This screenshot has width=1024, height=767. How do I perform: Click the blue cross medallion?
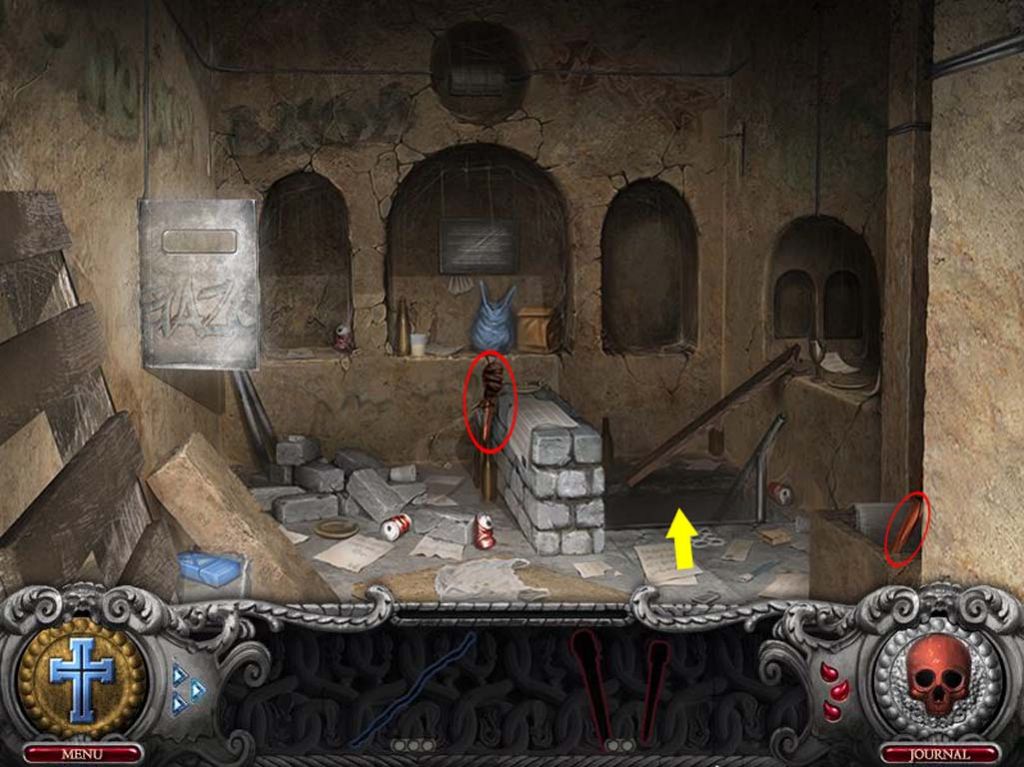[82, 678]
